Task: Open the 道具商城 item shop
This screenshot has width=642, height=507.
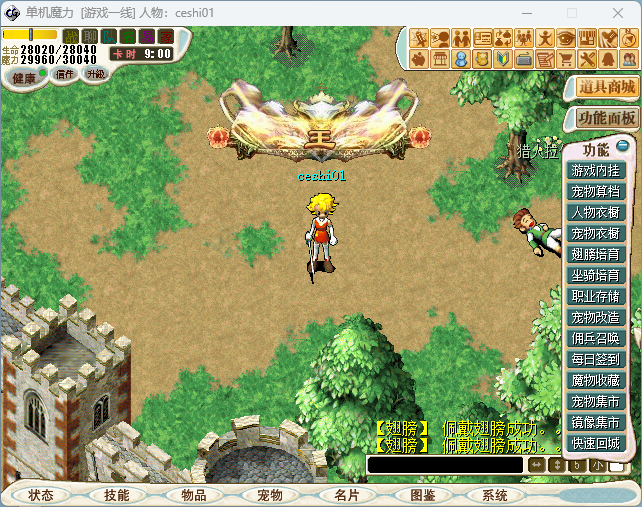Action: point(607,87)
